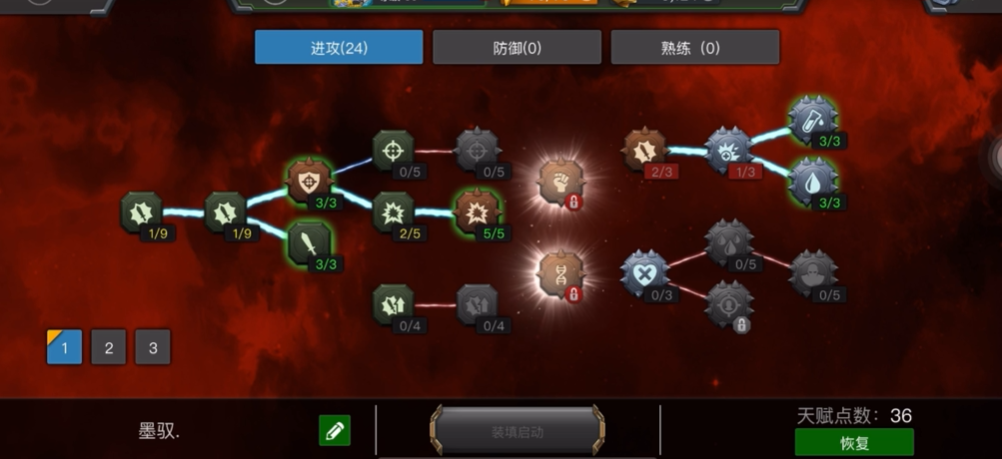
Task: Switch to the 进攻(24) tab
Action: [339, 47]
